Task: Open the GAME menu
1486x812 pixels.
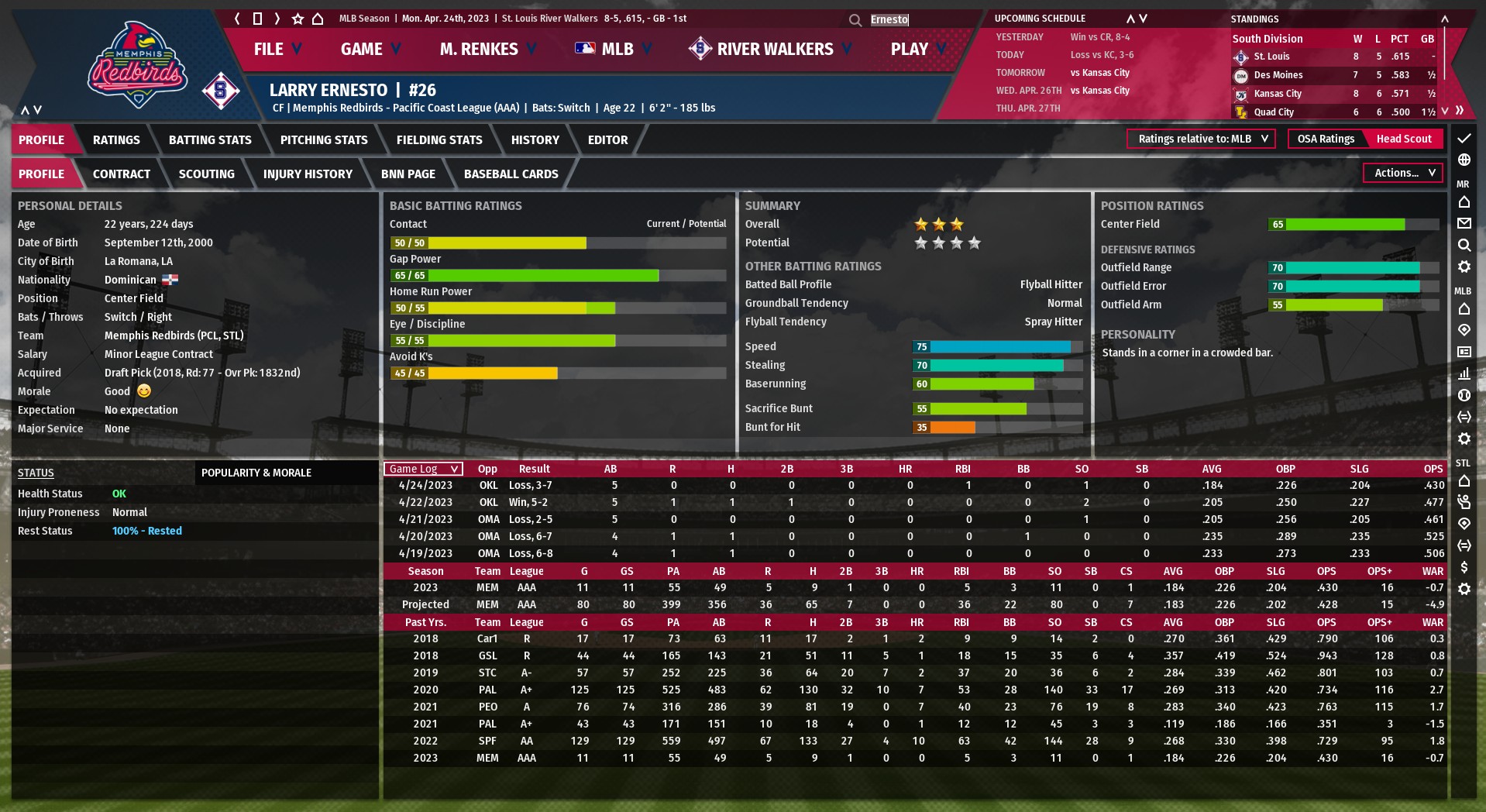Action: [370, 49]
